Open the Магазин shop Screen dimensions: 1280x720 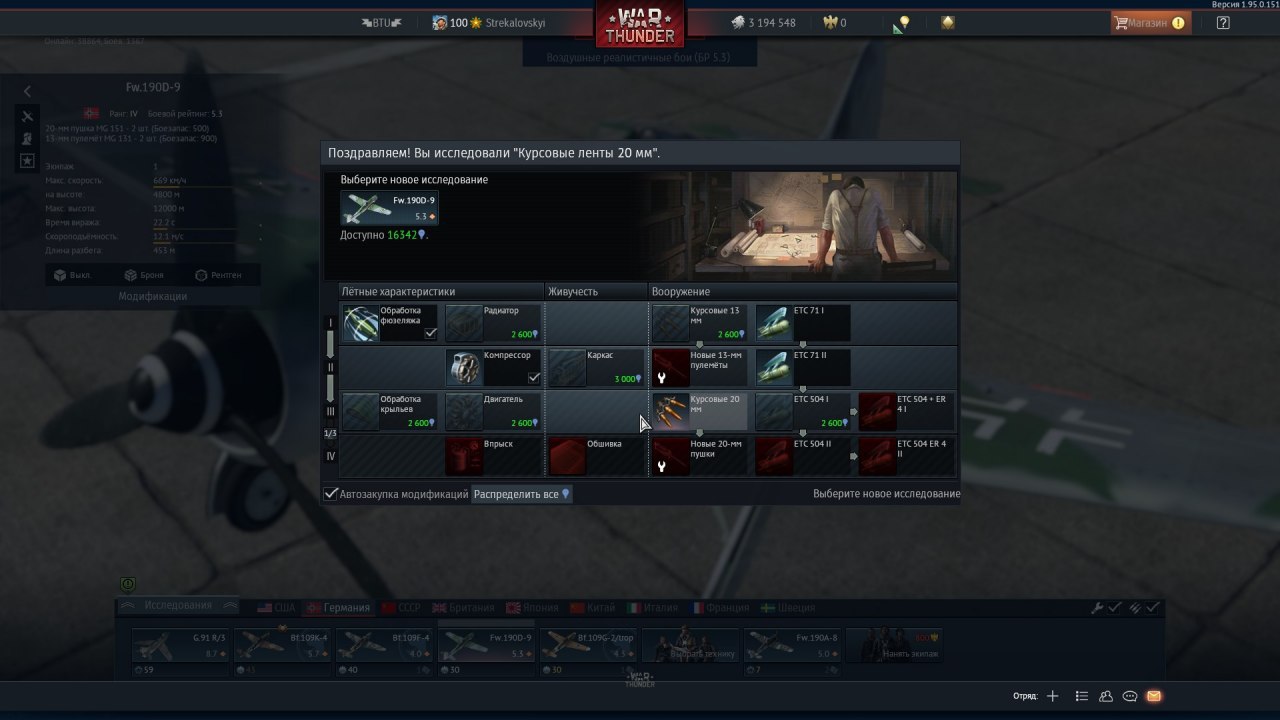coord(1149,23)
